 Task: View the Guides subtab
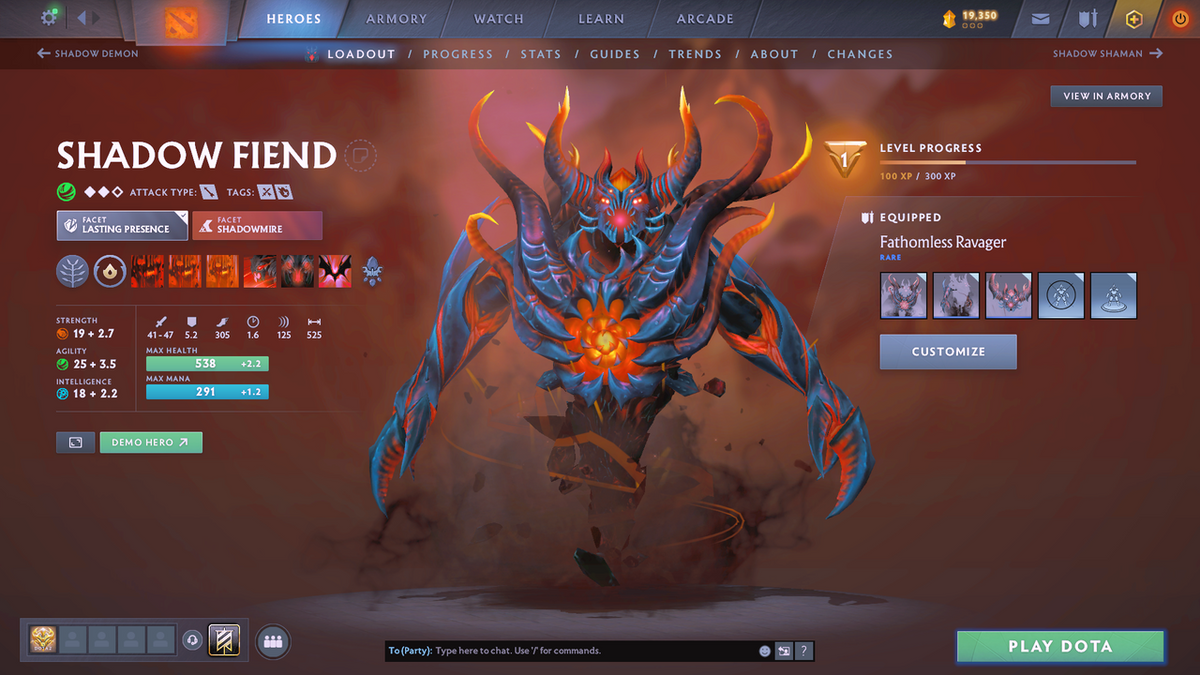[x=614, y=54]
